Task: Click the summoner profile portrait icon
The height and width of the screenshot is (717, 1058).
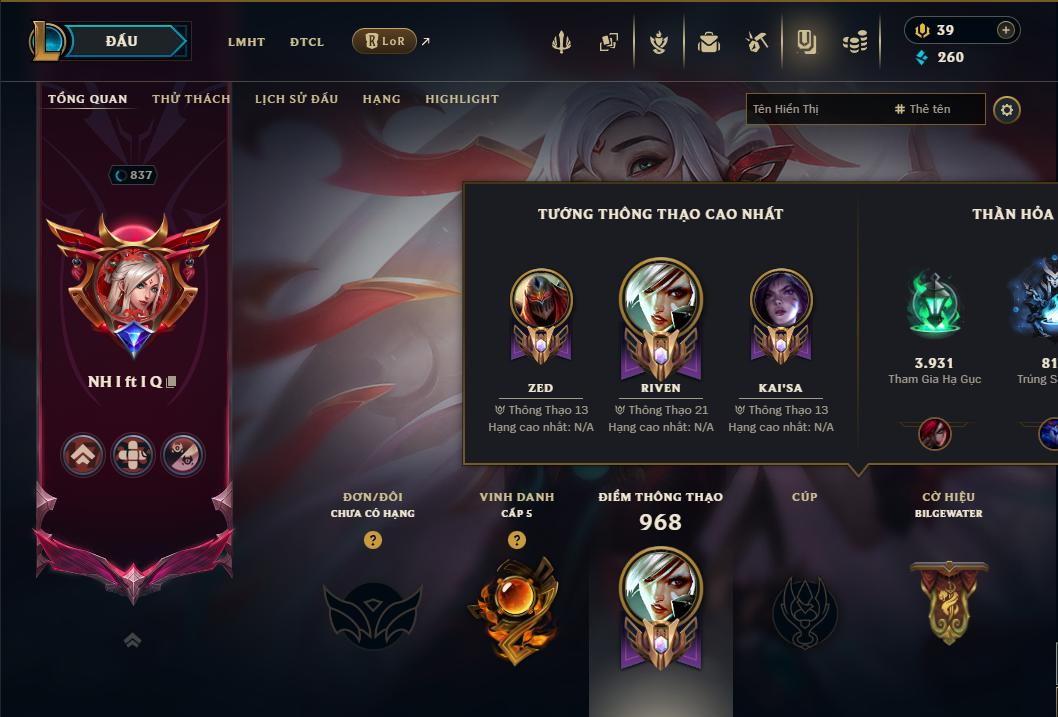Action: click(133, 285)
